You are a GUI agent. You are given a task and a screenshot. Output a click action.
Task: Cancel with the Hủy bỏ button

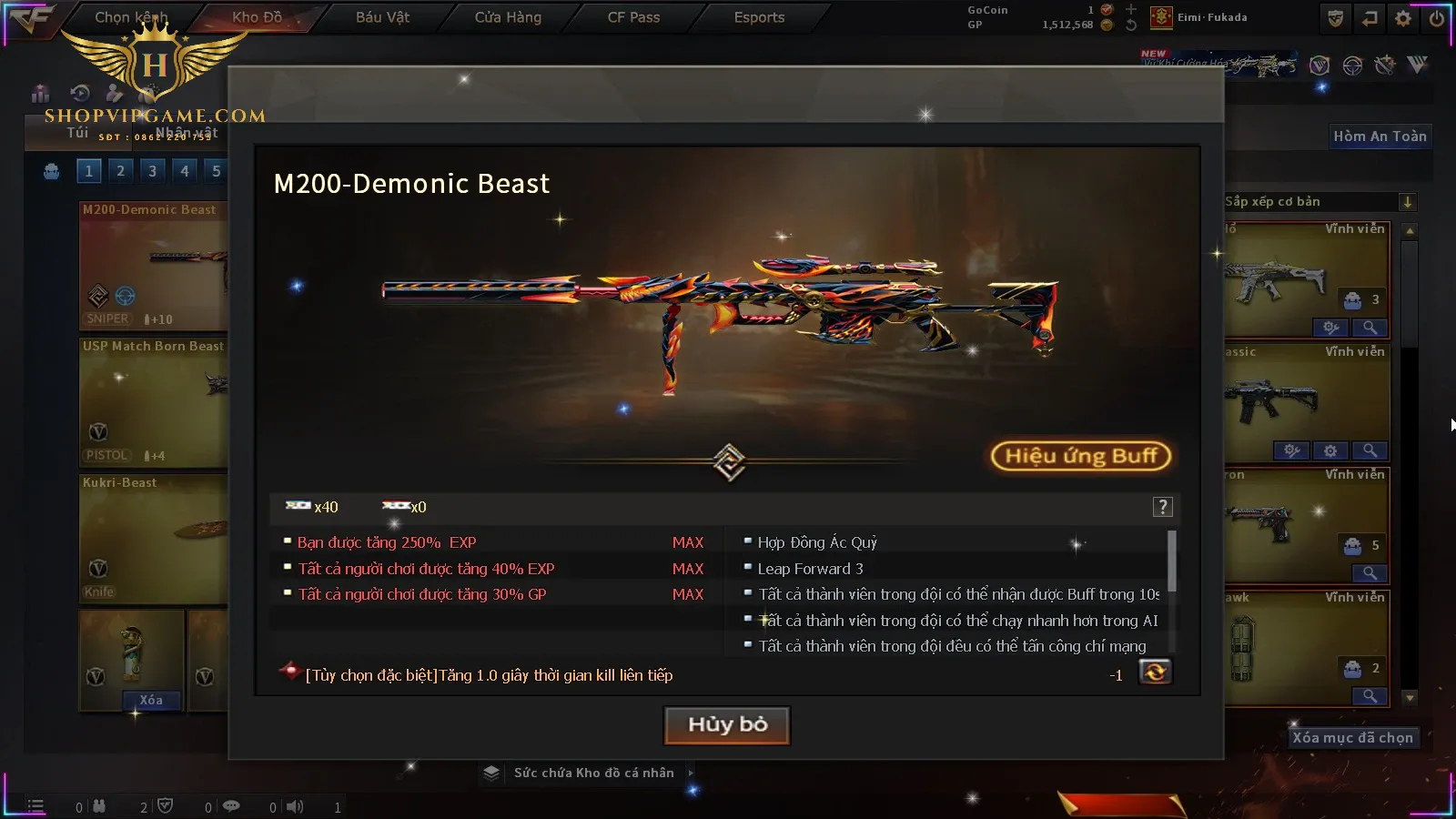(727, 725)
